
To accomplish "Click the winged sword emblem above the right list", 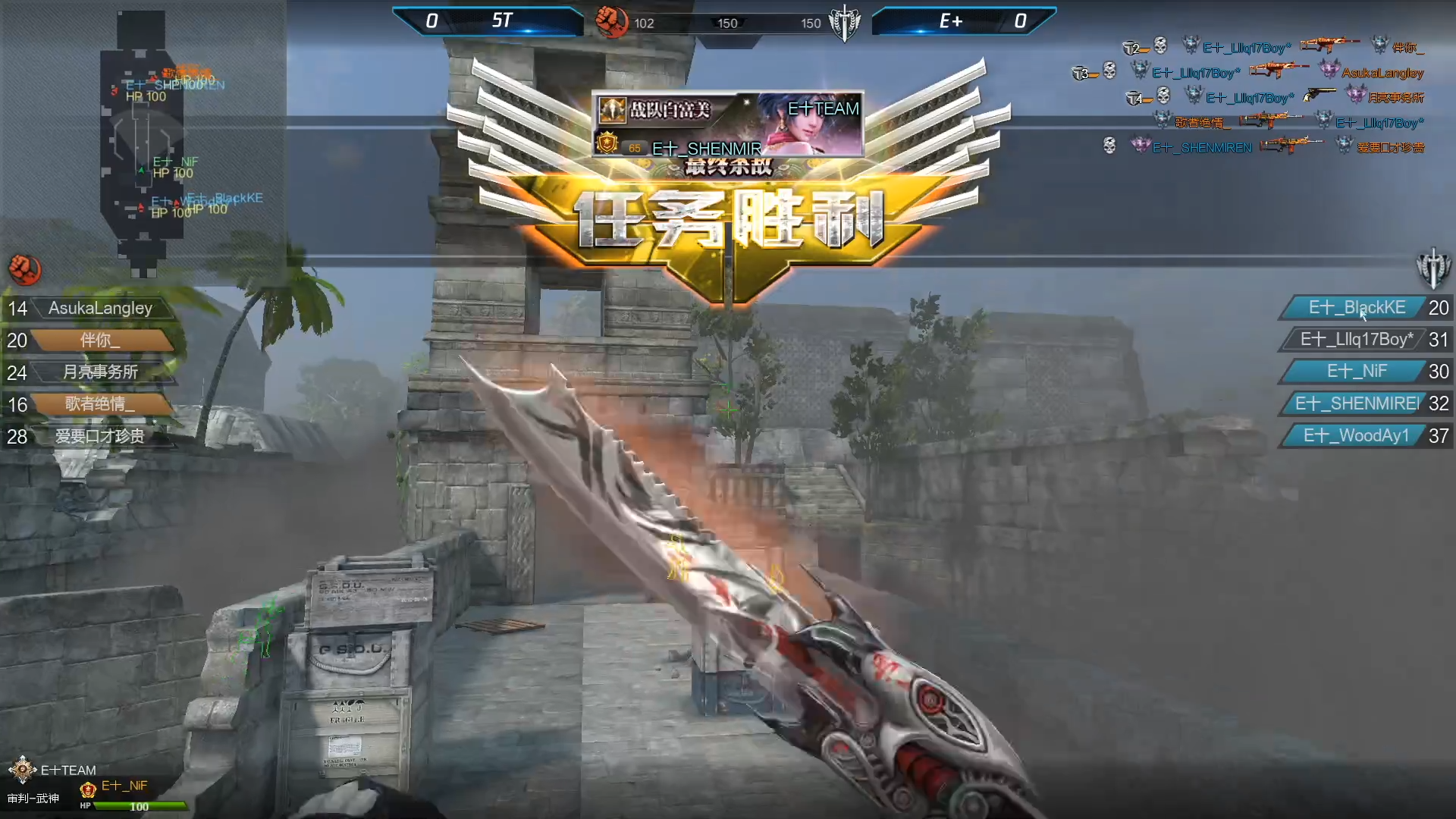I will pyautogui.click(x=1432, y=268).
